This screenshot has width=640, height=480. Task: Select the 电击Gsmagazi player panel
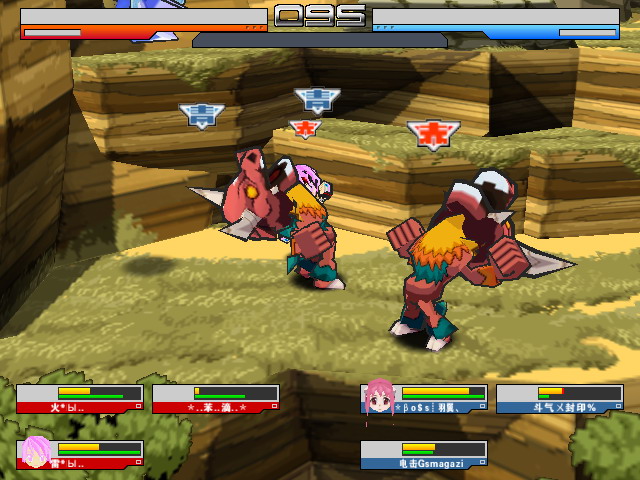tap(424, 455)
